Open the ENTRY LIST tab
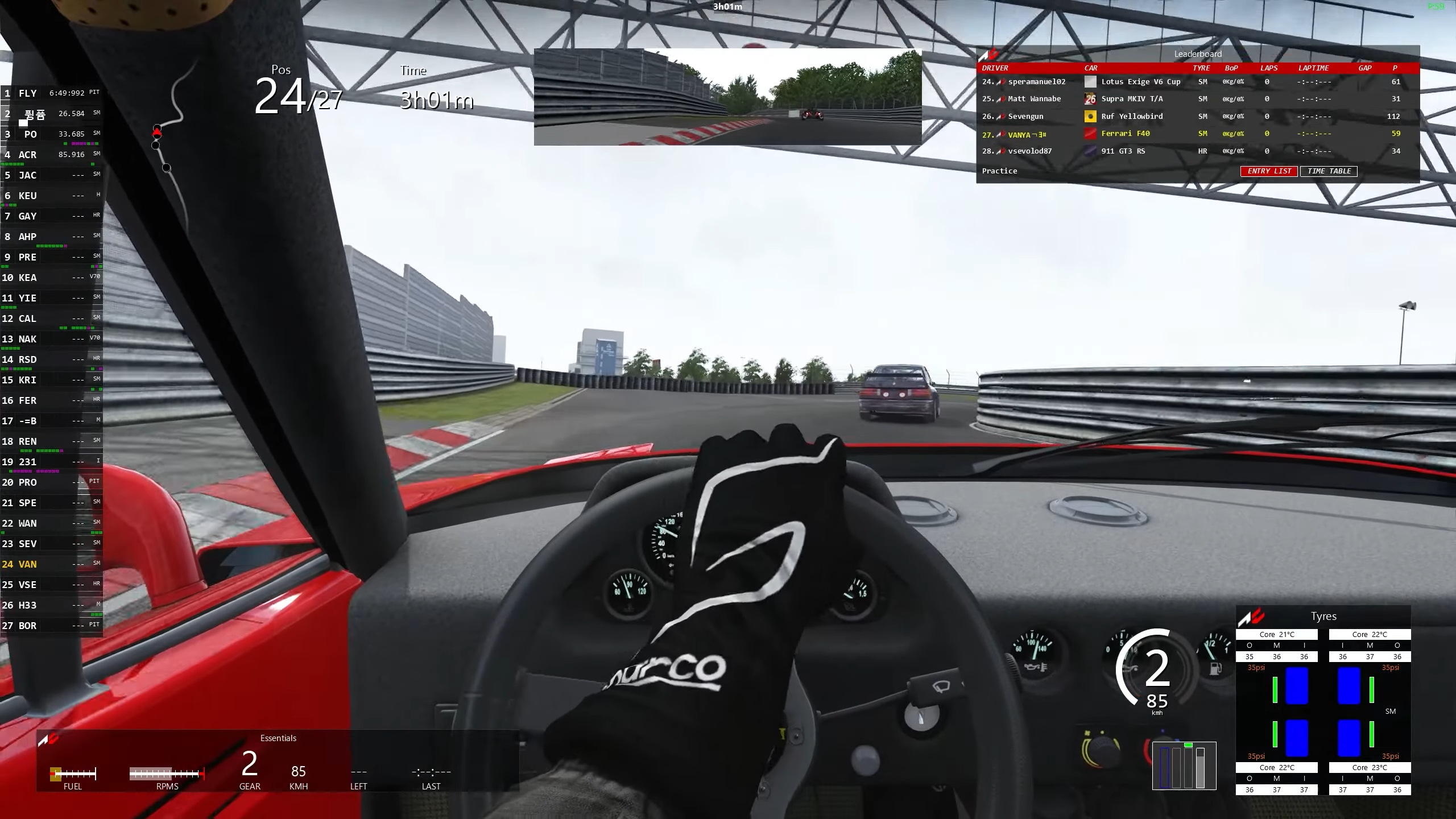The image size is (1456, 819). pyautogui.click(x=1269, y=171)
